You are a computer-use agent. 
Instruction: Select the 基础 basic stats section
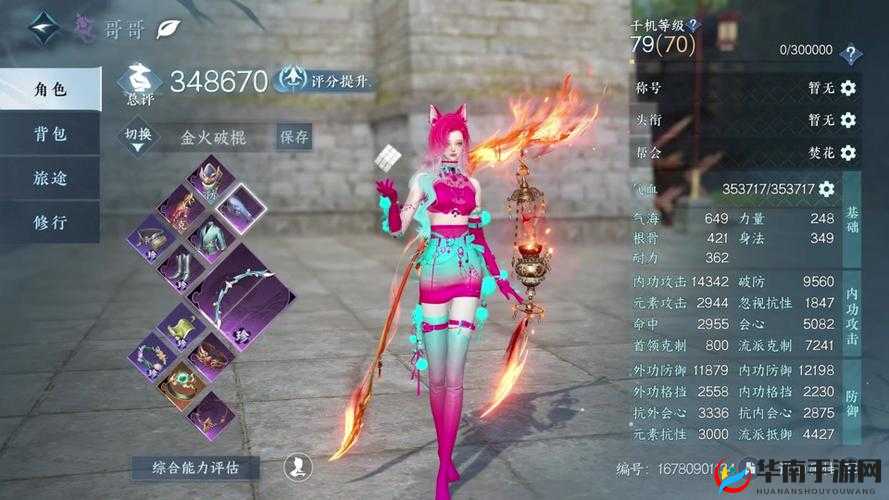(x=852, y=219)
